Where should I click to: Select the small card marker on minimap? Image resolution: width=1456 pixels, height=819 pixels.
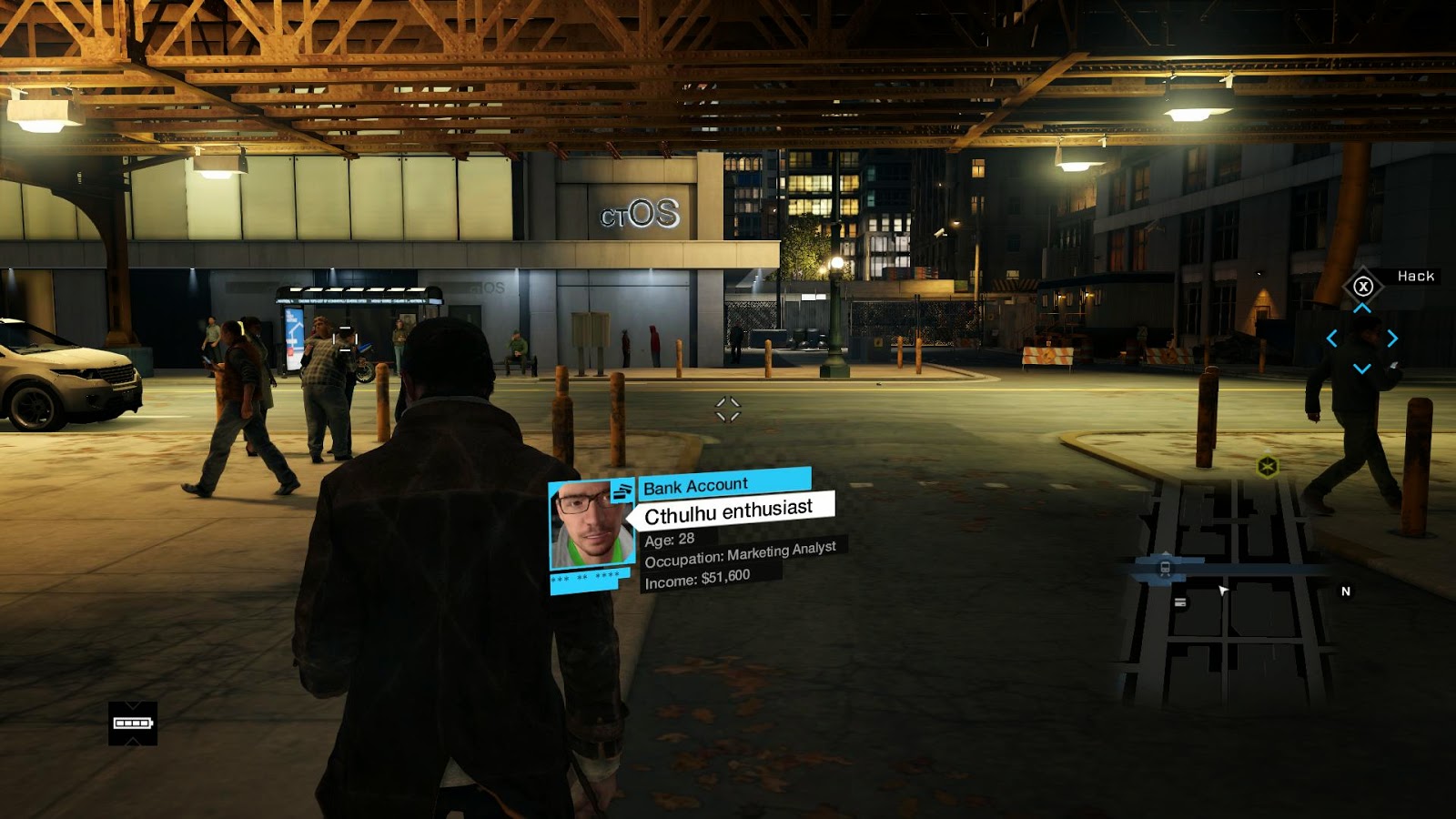(1180, 602)
